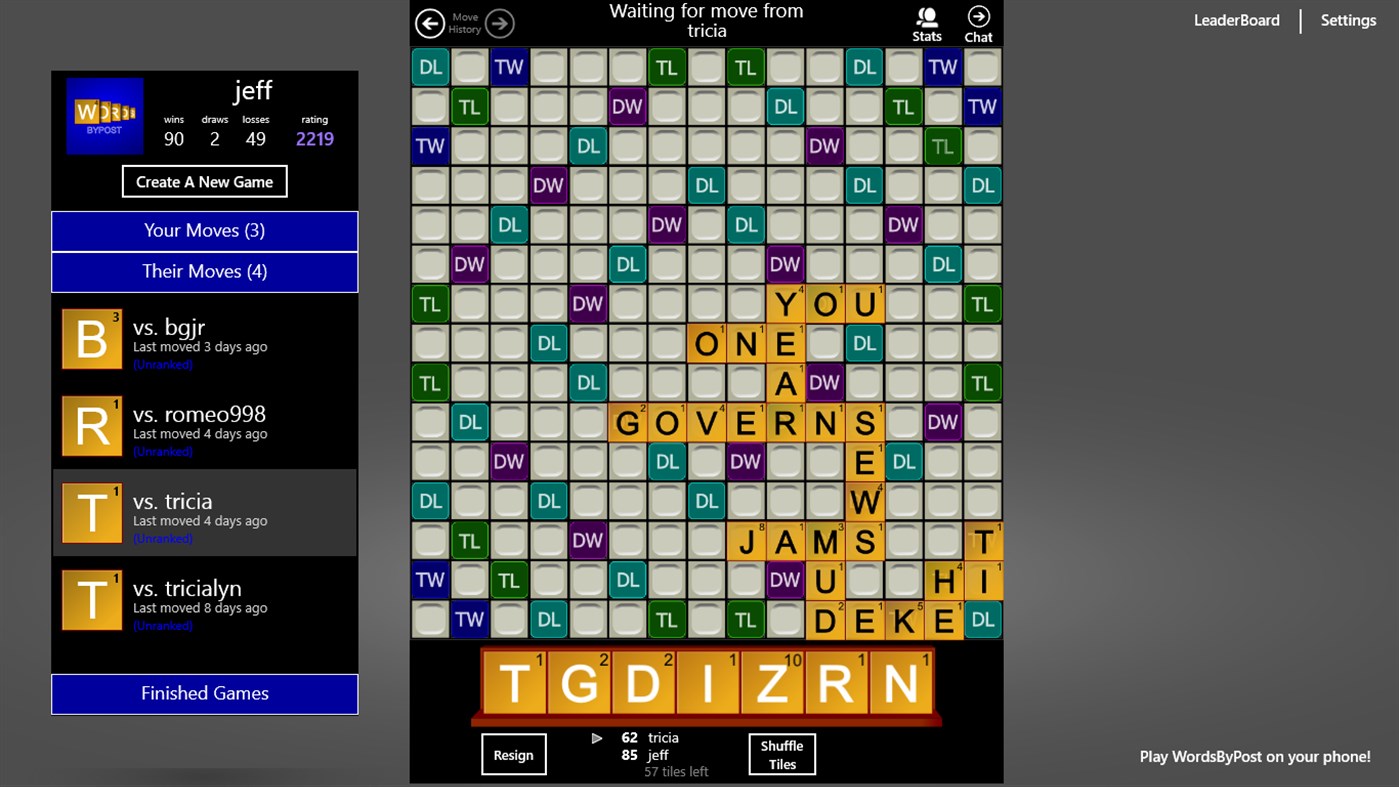
Task: Open the LeaderBoard
Action: [1236, 20]
